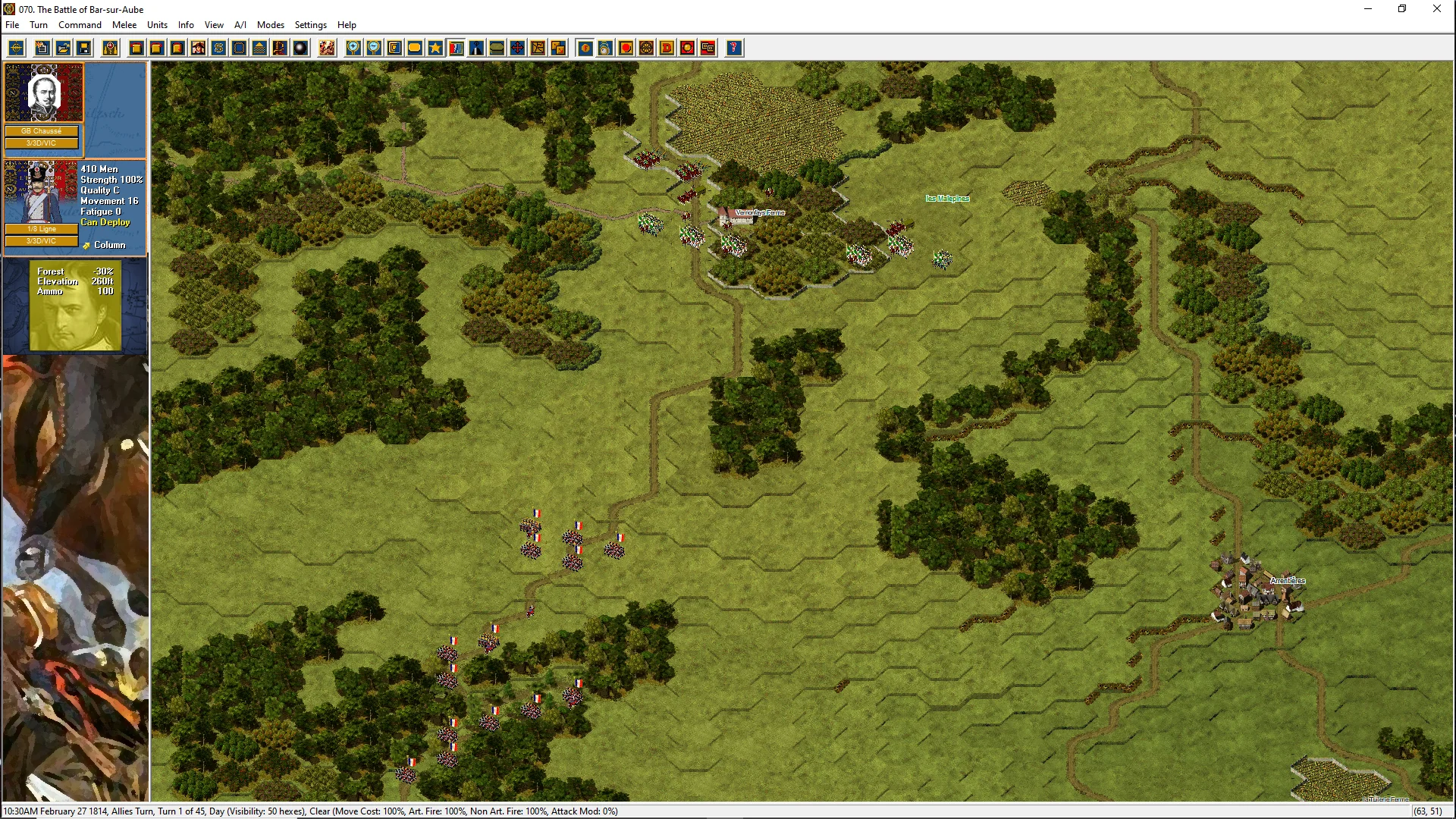The height and width of the screenshot is (819, 1456).
Task: Maximize or restore the game window
Action: [1402, 9]
